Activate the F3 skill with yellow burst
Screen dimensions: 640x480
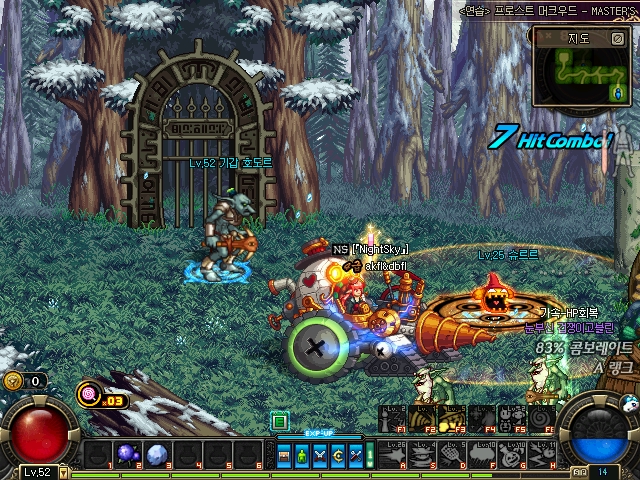tap(451, 417)
